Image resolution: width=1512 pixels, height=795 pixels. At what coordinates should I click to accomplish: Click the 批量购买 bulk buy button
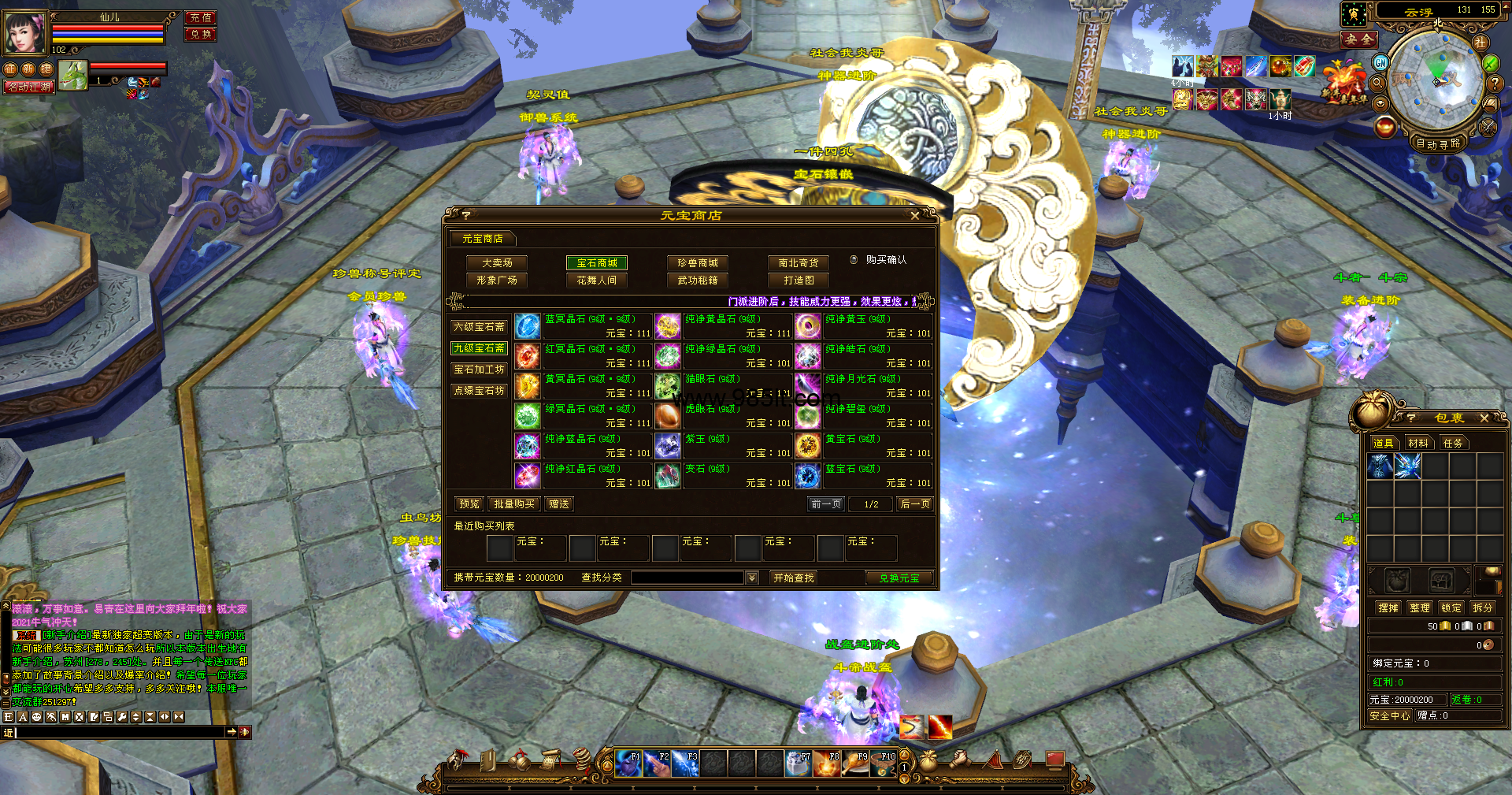click(514, 504)
